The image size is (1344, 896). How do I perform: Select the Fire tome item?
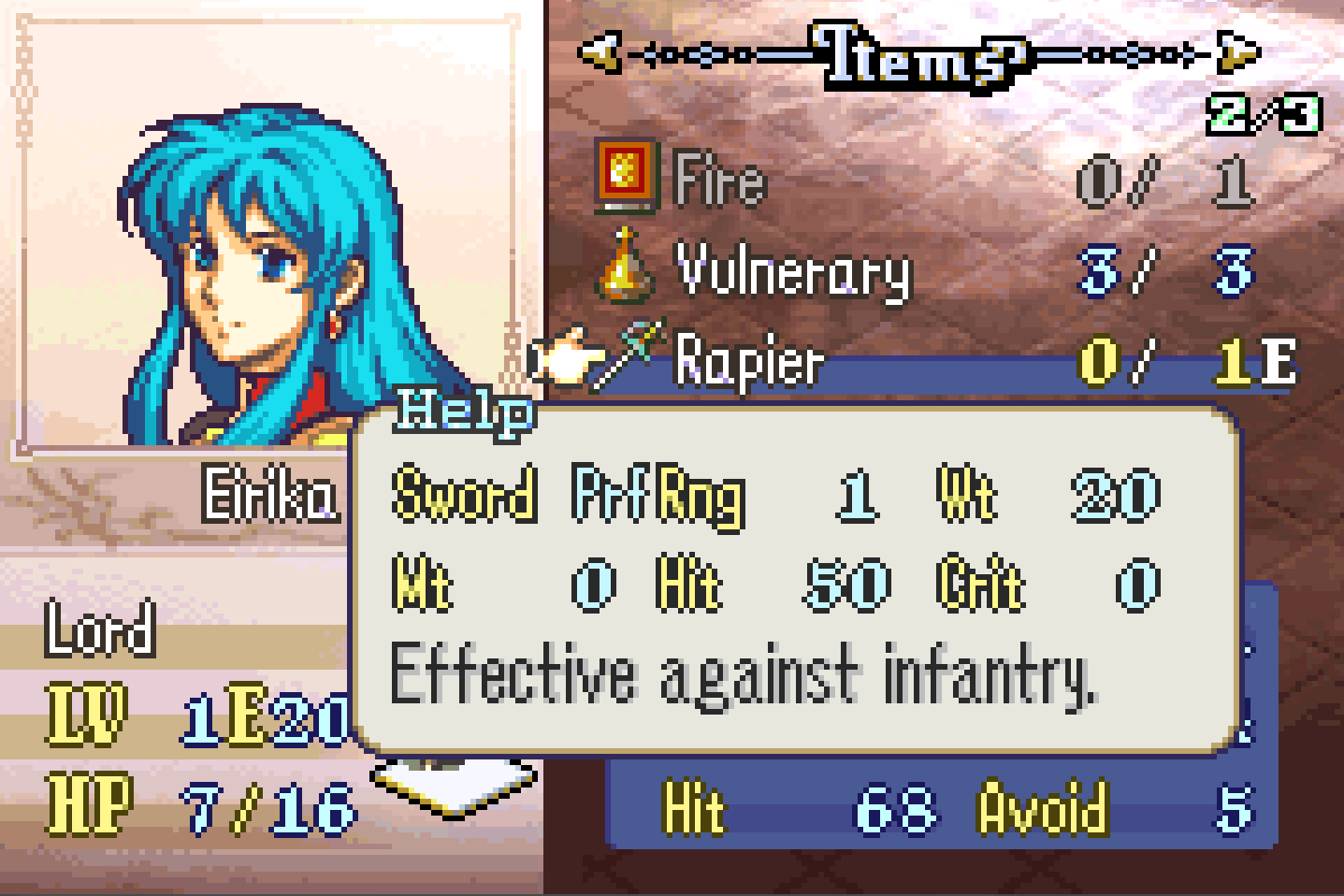(x=720, y=179)
